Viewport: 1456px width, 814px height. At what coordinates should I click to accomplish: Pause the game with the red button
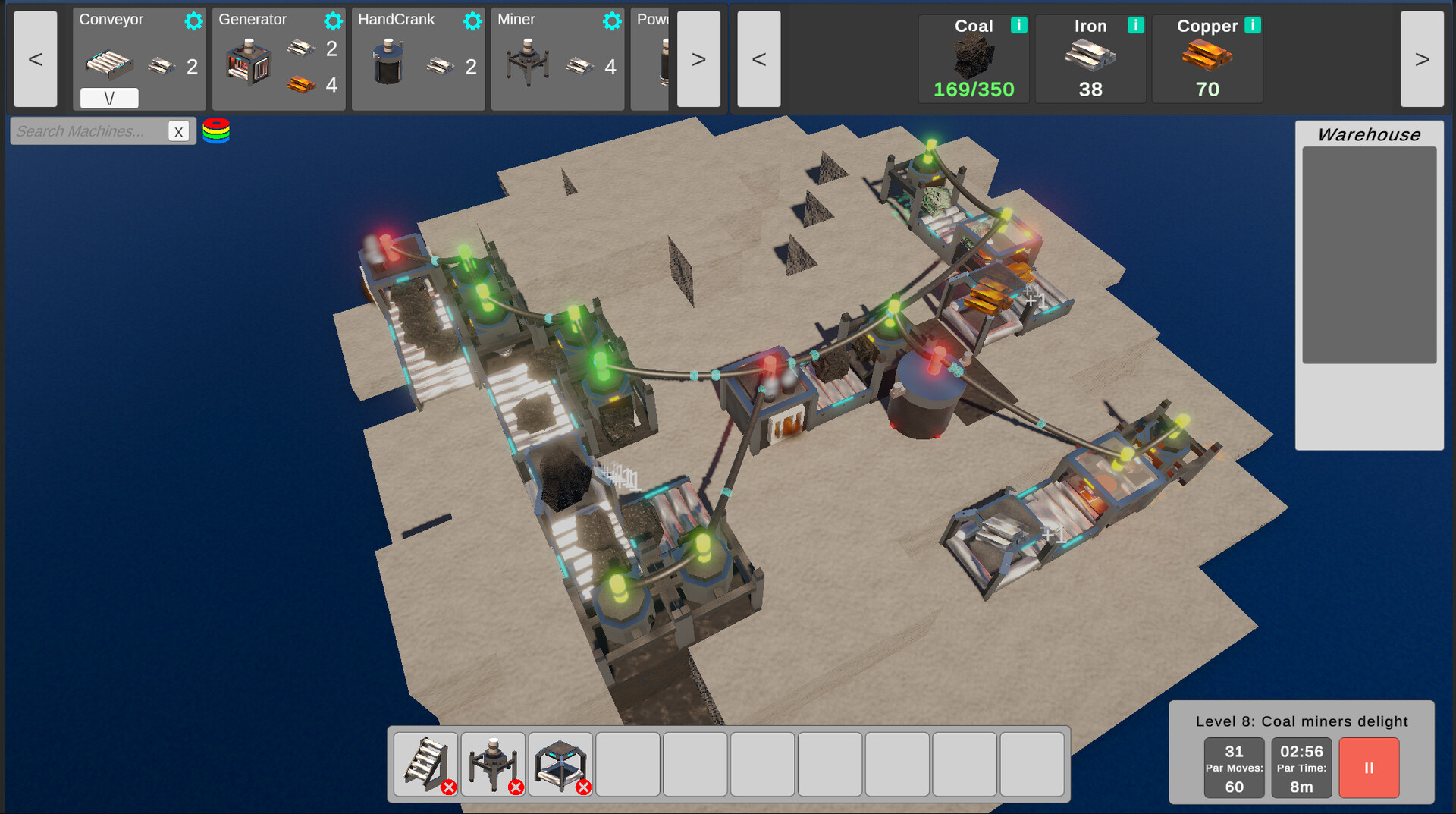pyautogui.click(x=1369, y=768)
